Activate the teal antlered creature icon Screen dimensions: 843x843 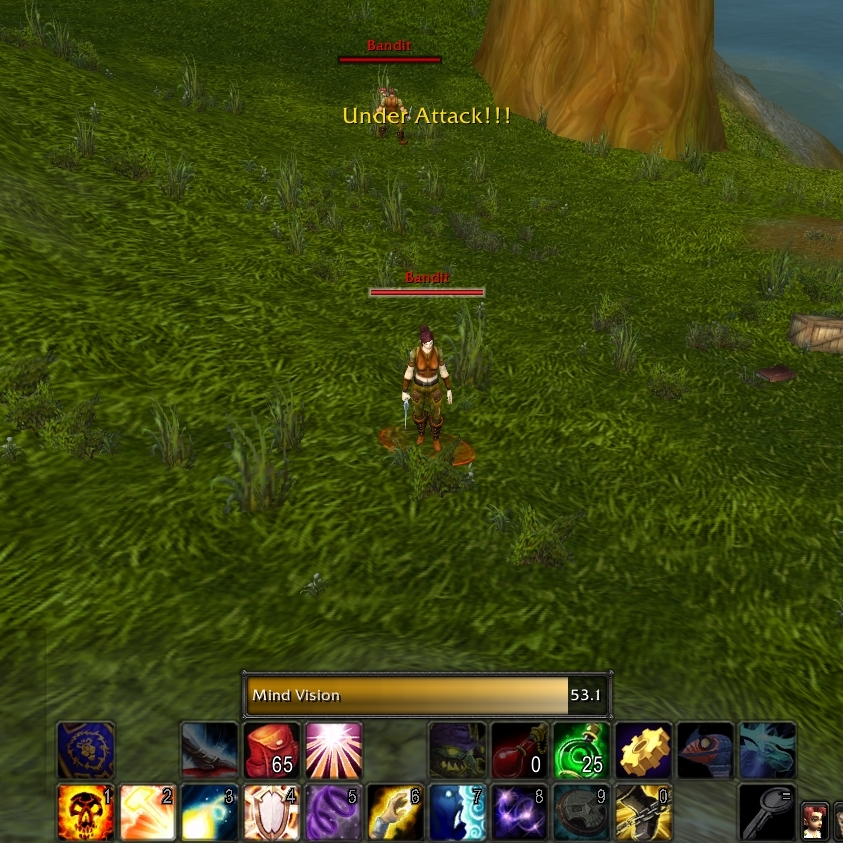(x=768, y=750)
